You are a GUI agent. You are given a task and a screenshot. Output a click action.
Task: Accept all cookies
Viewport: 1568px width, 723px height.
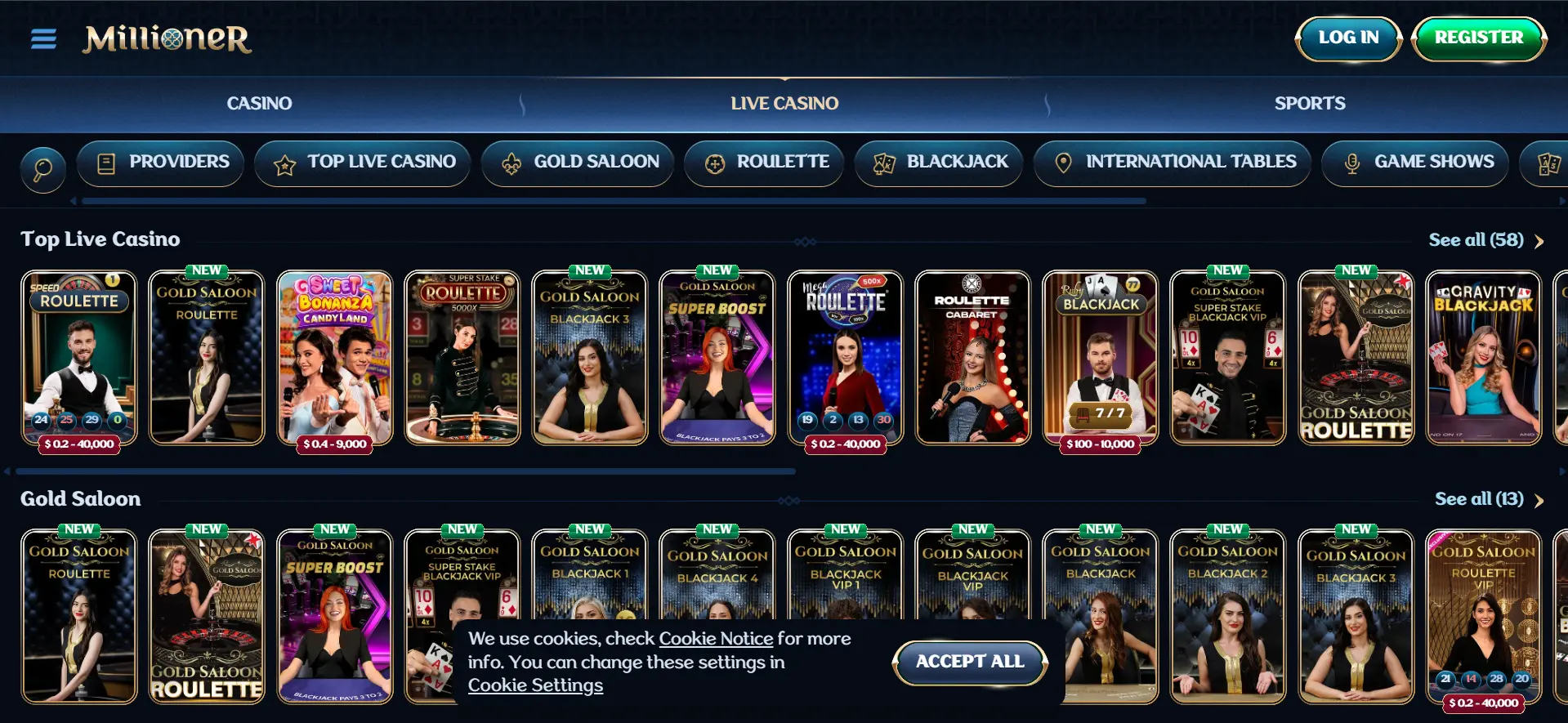[969, 662]
